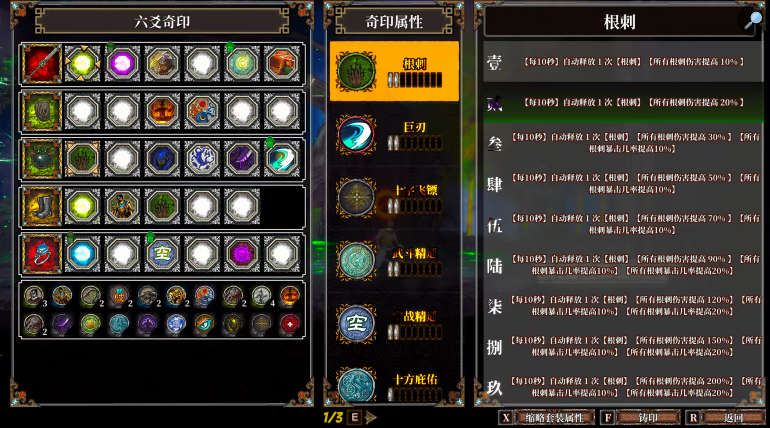Select the boots equipment row icon

(x=42, y=206)
